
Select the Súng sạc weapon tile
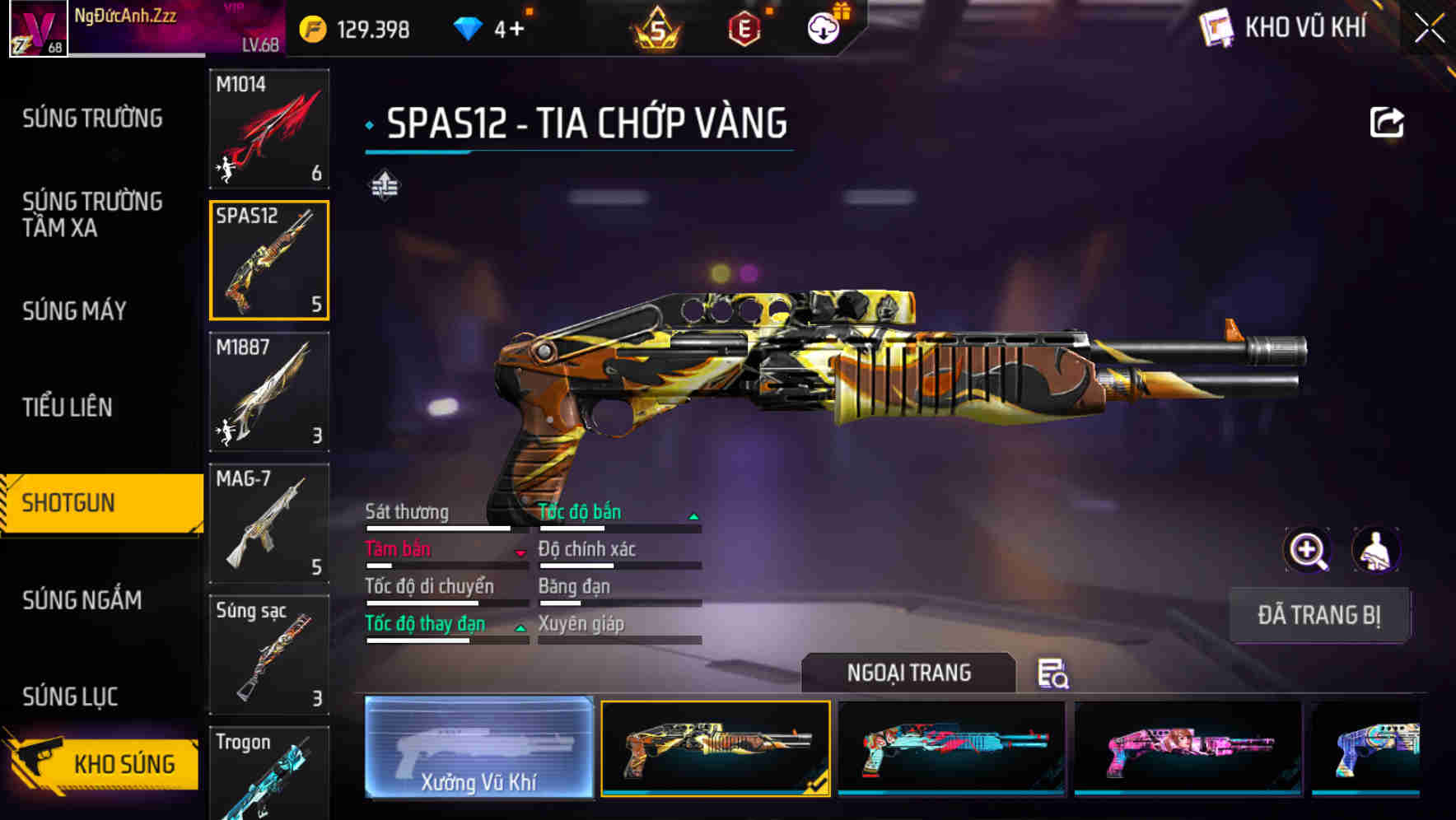click(x=269, y=655)
